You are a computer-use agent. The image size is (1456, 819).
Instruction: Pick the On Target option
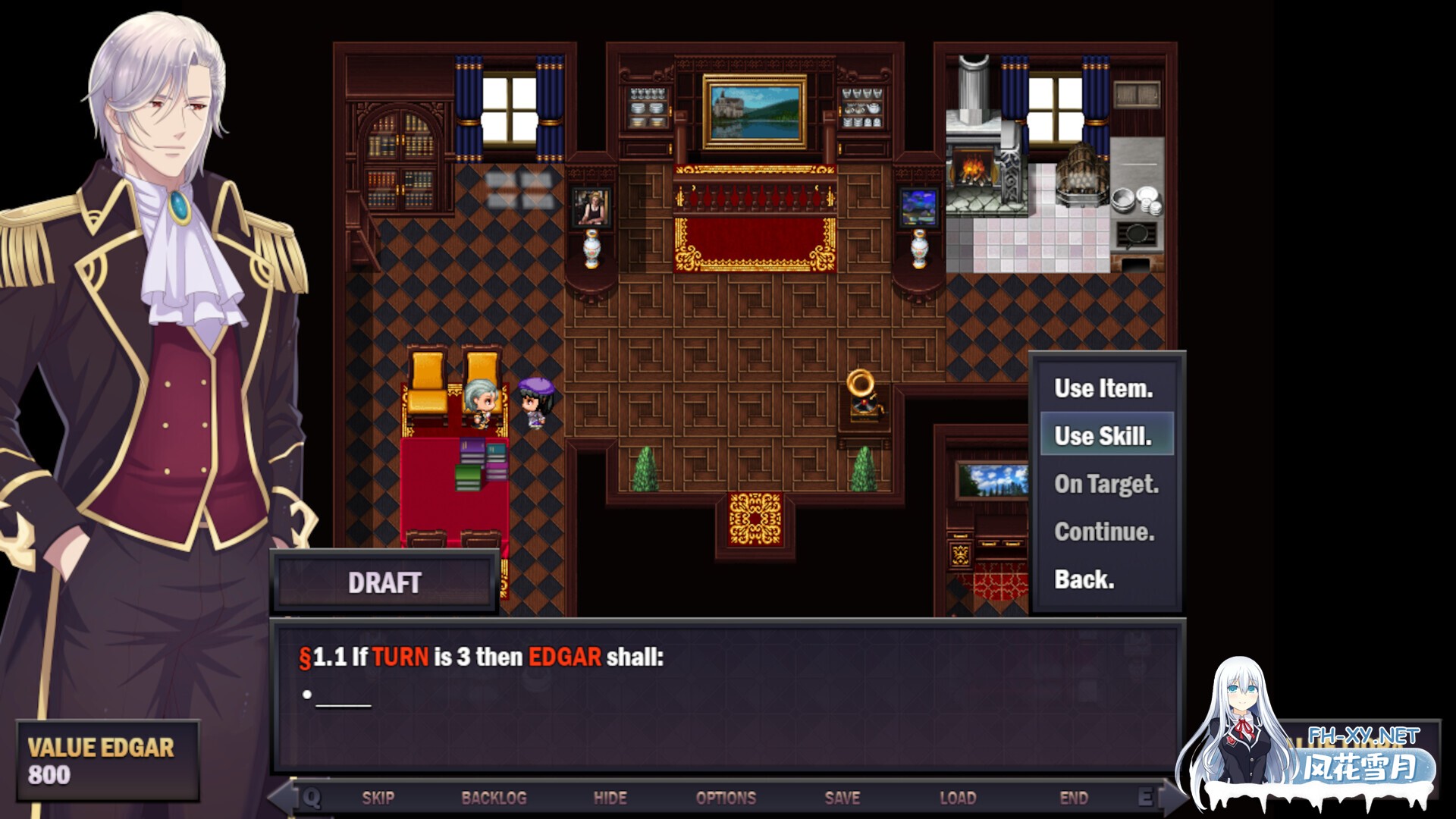1106,484
